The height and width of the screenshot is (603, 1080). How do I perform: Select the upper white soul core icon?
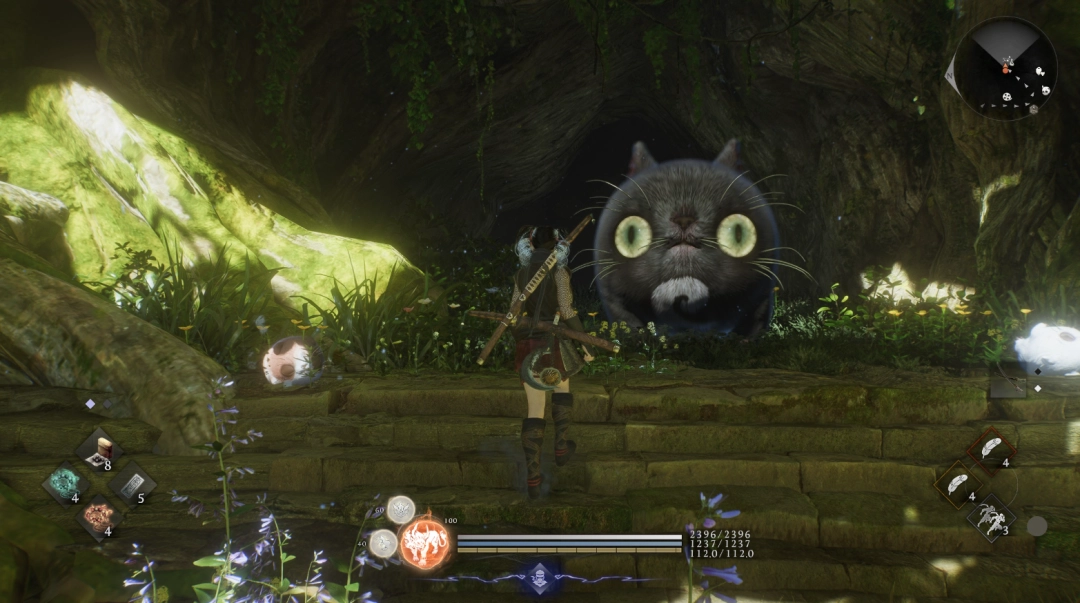[x=401, y=510]
